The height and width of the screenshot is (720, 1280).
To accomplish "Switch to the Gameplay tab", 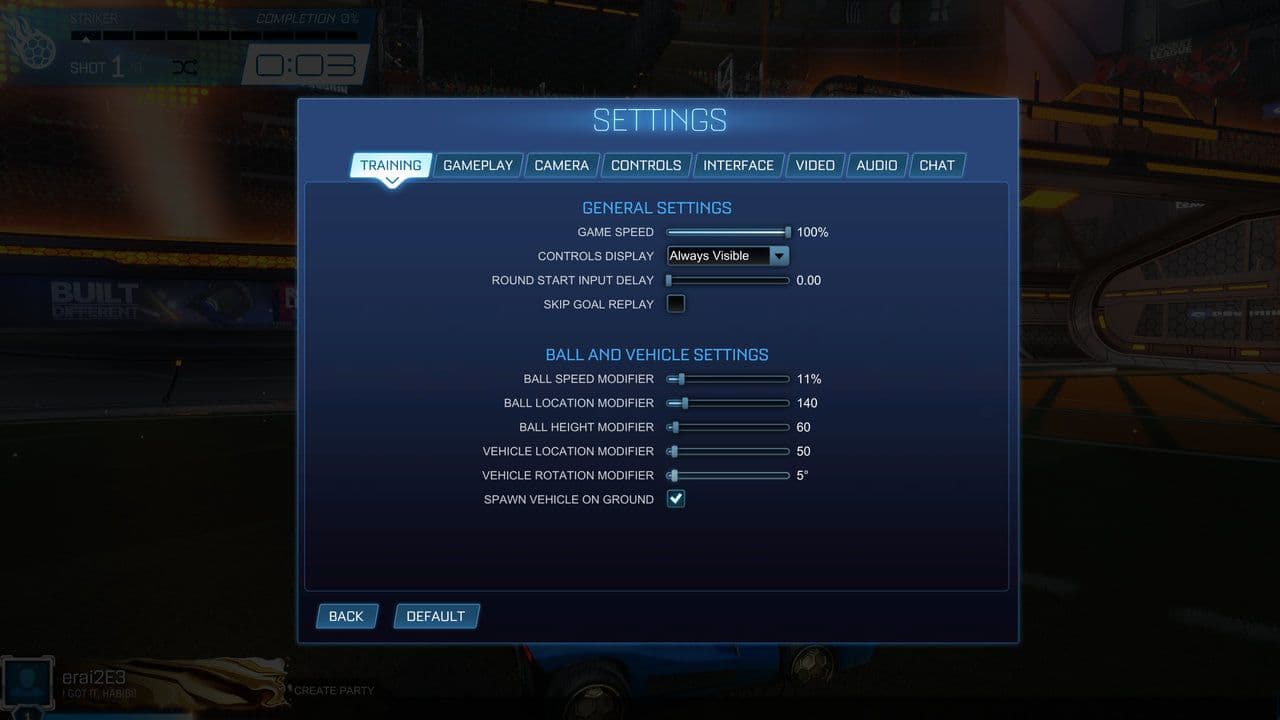I will point(478,165).
